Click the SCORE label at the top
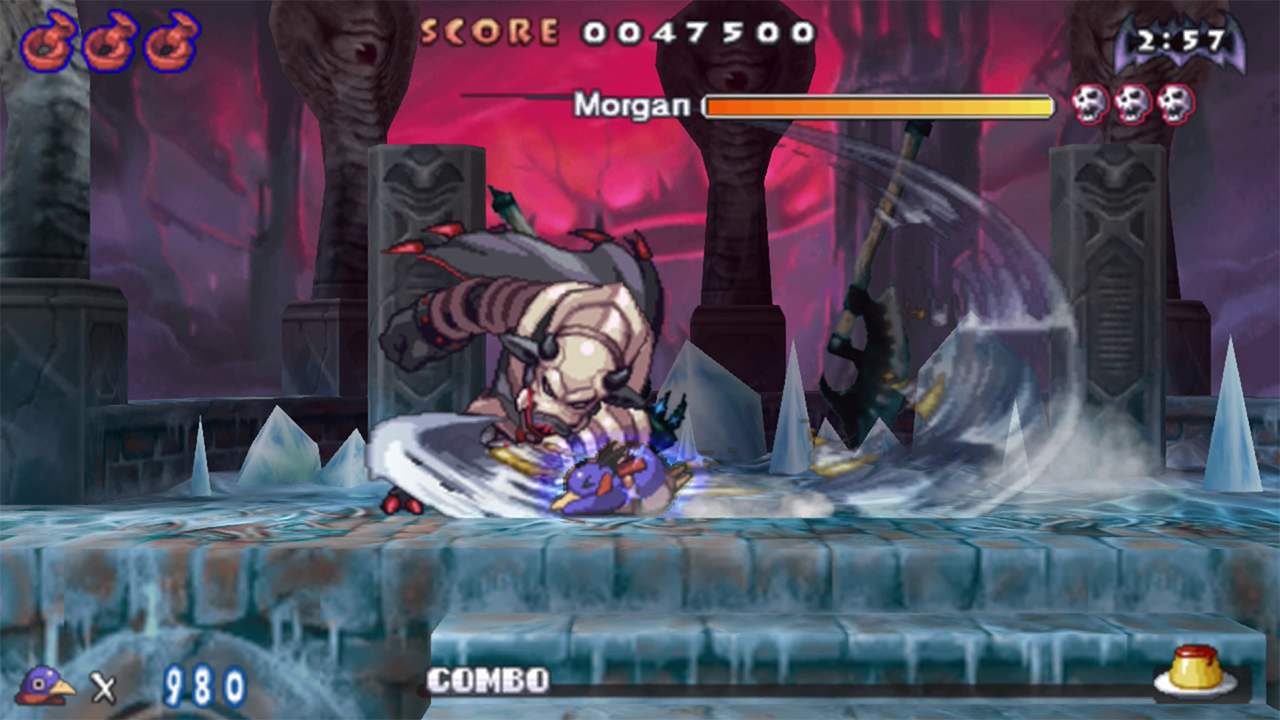 491,30
